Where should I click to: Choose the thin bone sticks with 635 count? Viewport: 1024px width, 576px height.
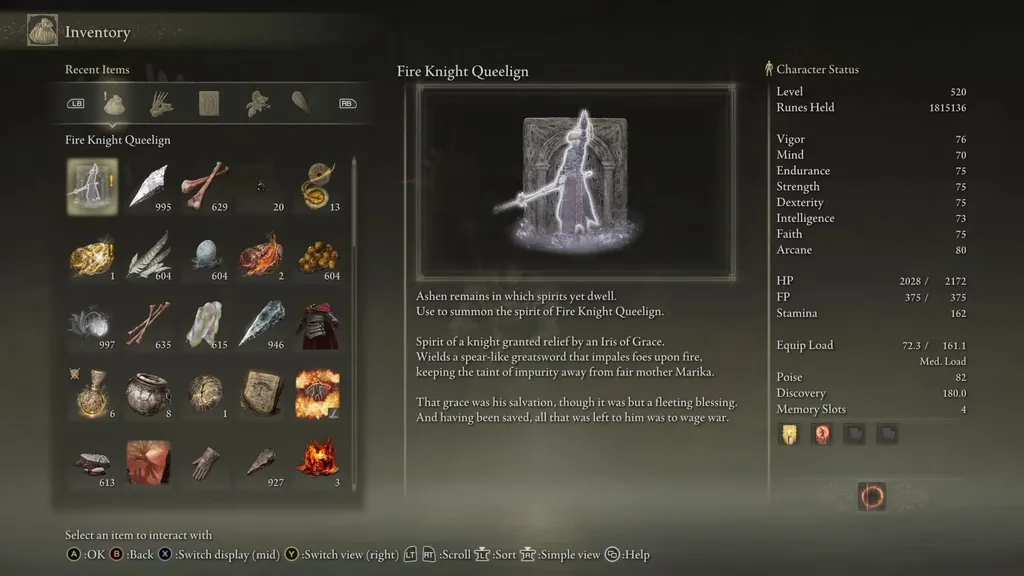[148, 324]
